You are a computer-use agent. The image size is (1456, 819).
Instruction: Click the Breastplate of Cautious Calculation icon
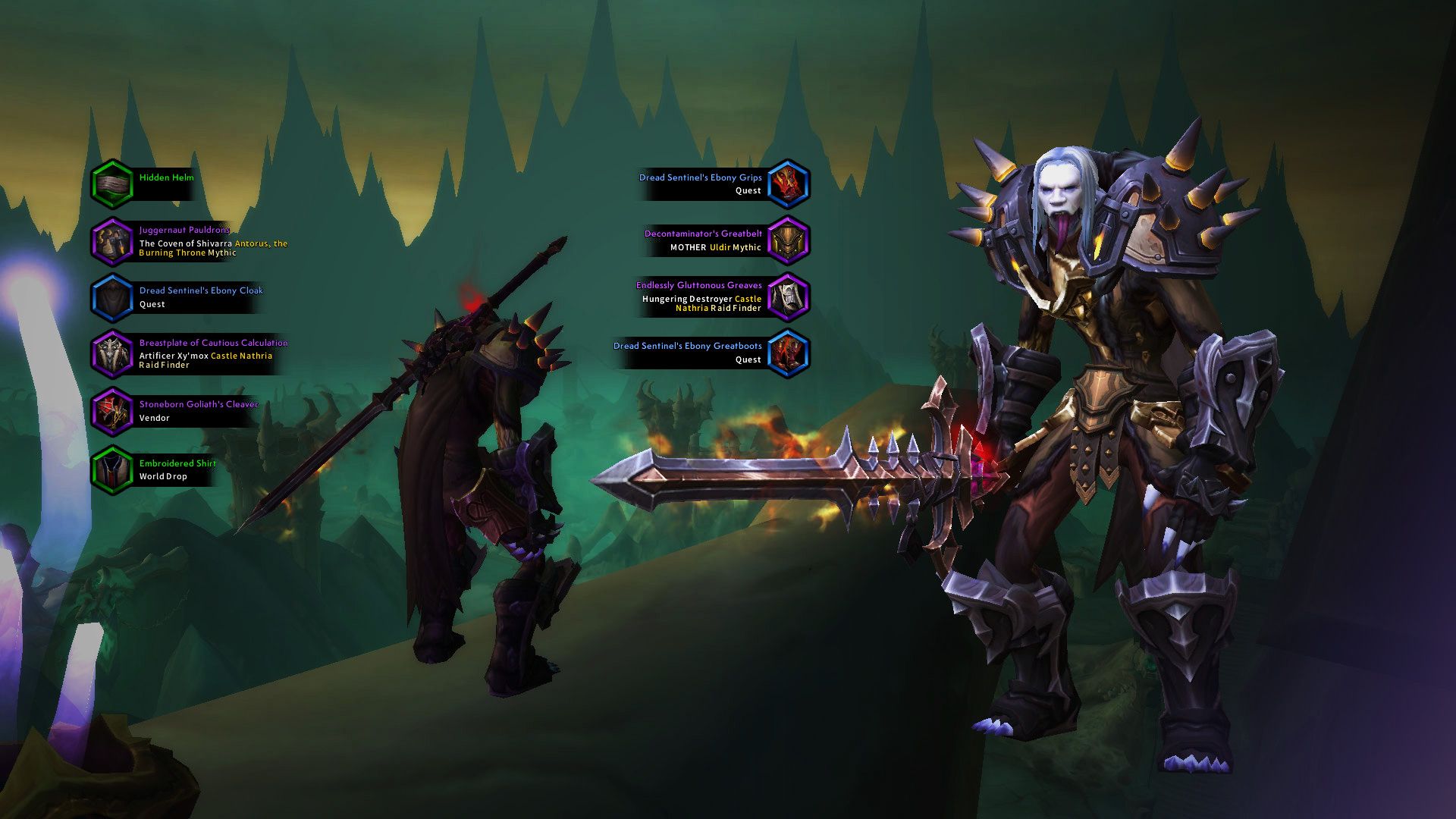(x=114, y=354)
